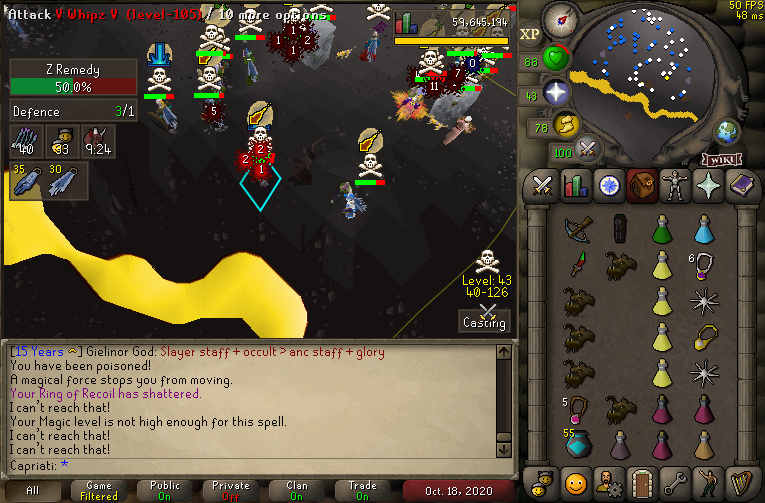Select the crossbow in the inventory

[577, 229]
